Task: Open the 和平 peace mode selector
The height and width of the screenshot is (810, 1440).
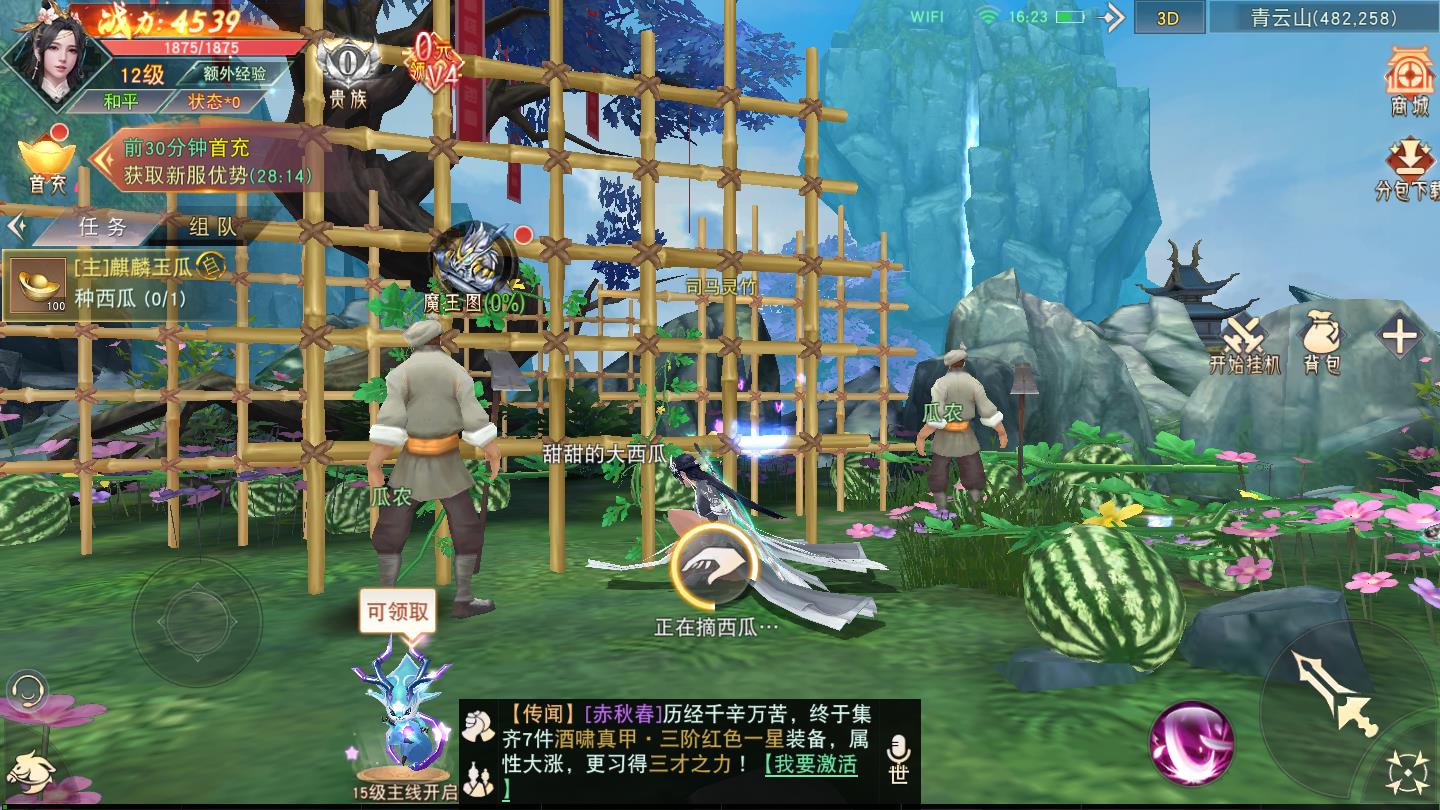Action: [119, 102]
